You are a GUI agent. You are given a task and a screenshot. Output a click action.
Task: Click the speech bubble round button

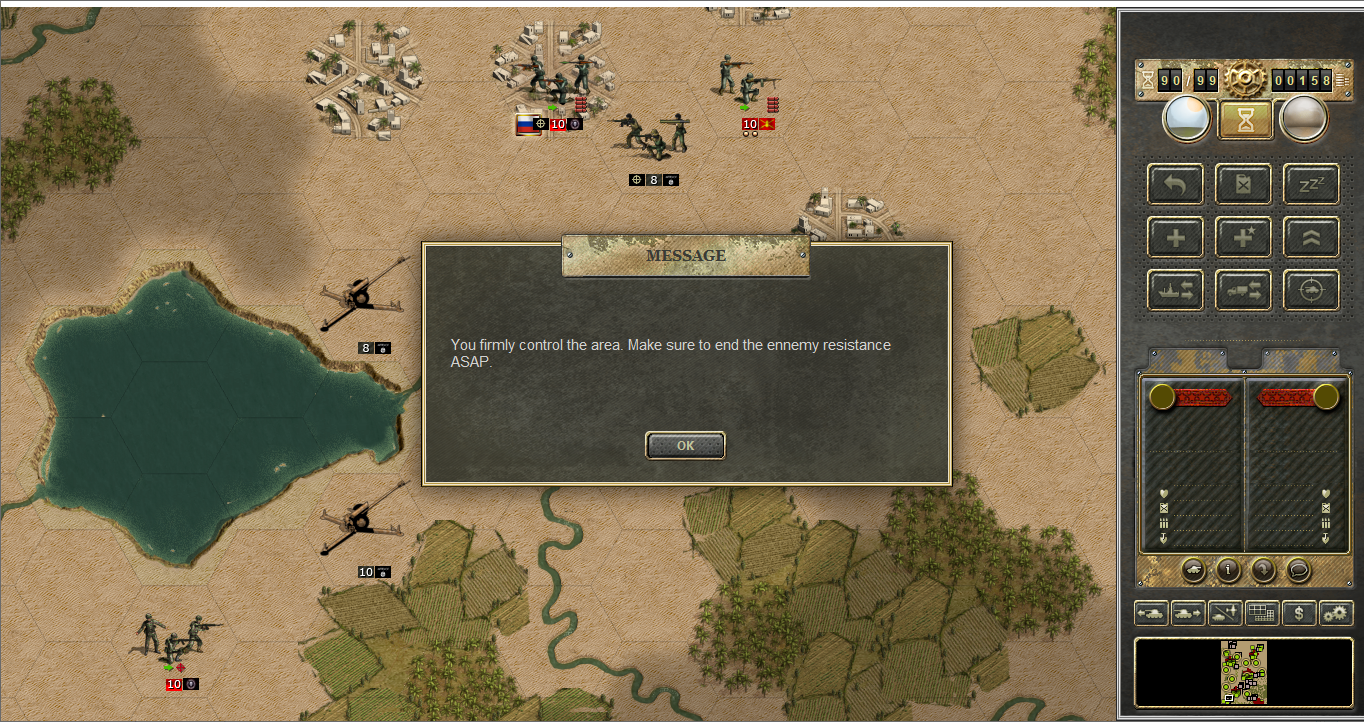point(1298,570)
